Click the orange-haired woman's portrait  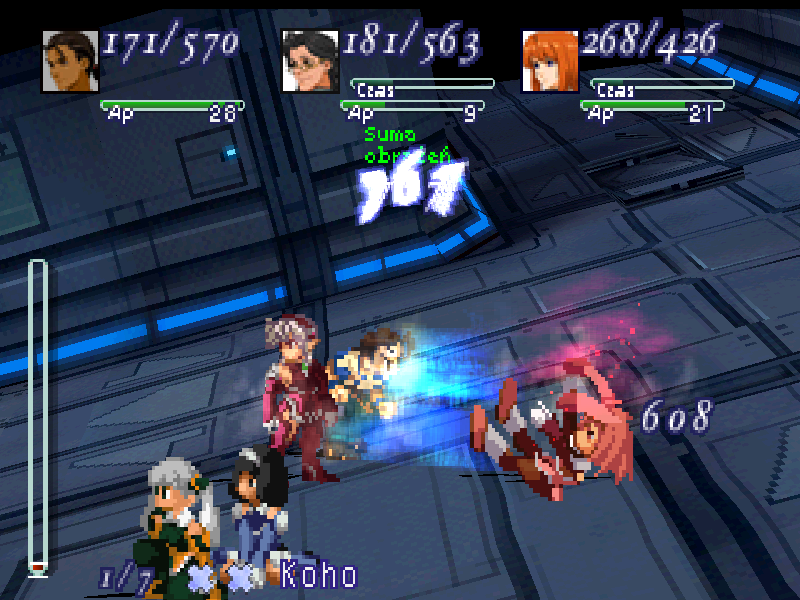[x=548, y=61]
